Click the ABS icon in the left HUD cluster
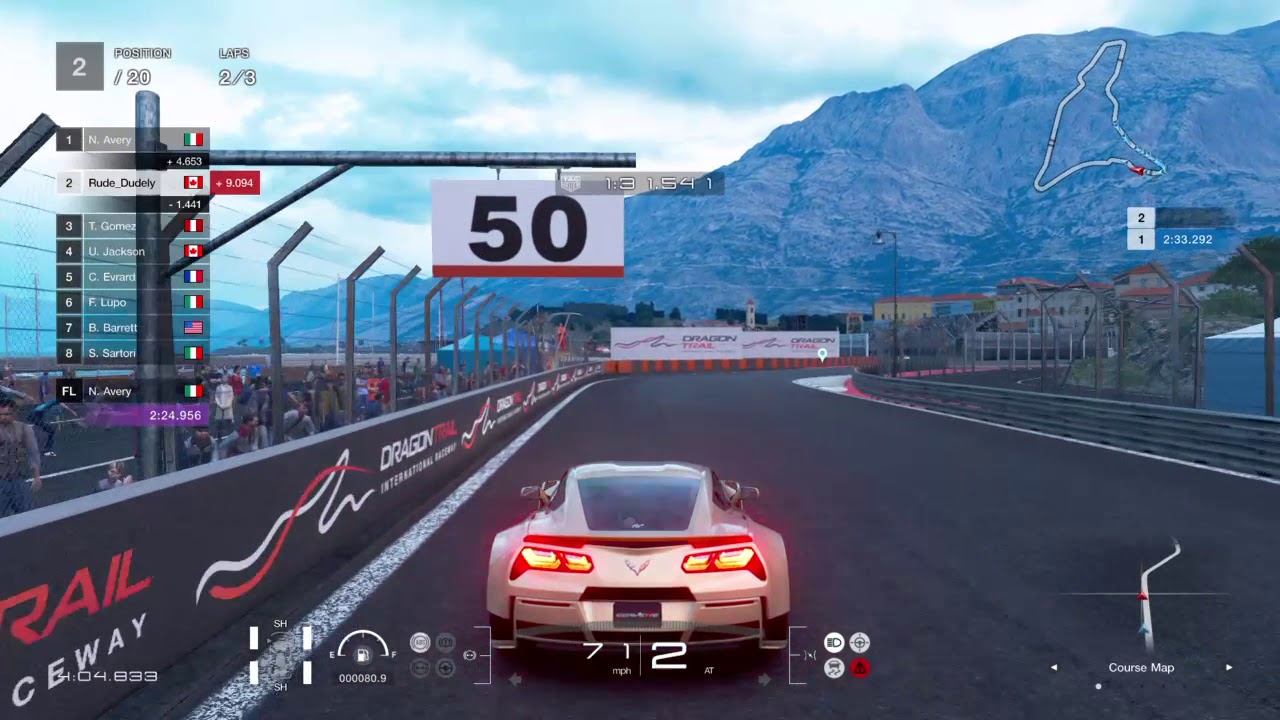The image size is (1280, 720). (x=420, y=642)
